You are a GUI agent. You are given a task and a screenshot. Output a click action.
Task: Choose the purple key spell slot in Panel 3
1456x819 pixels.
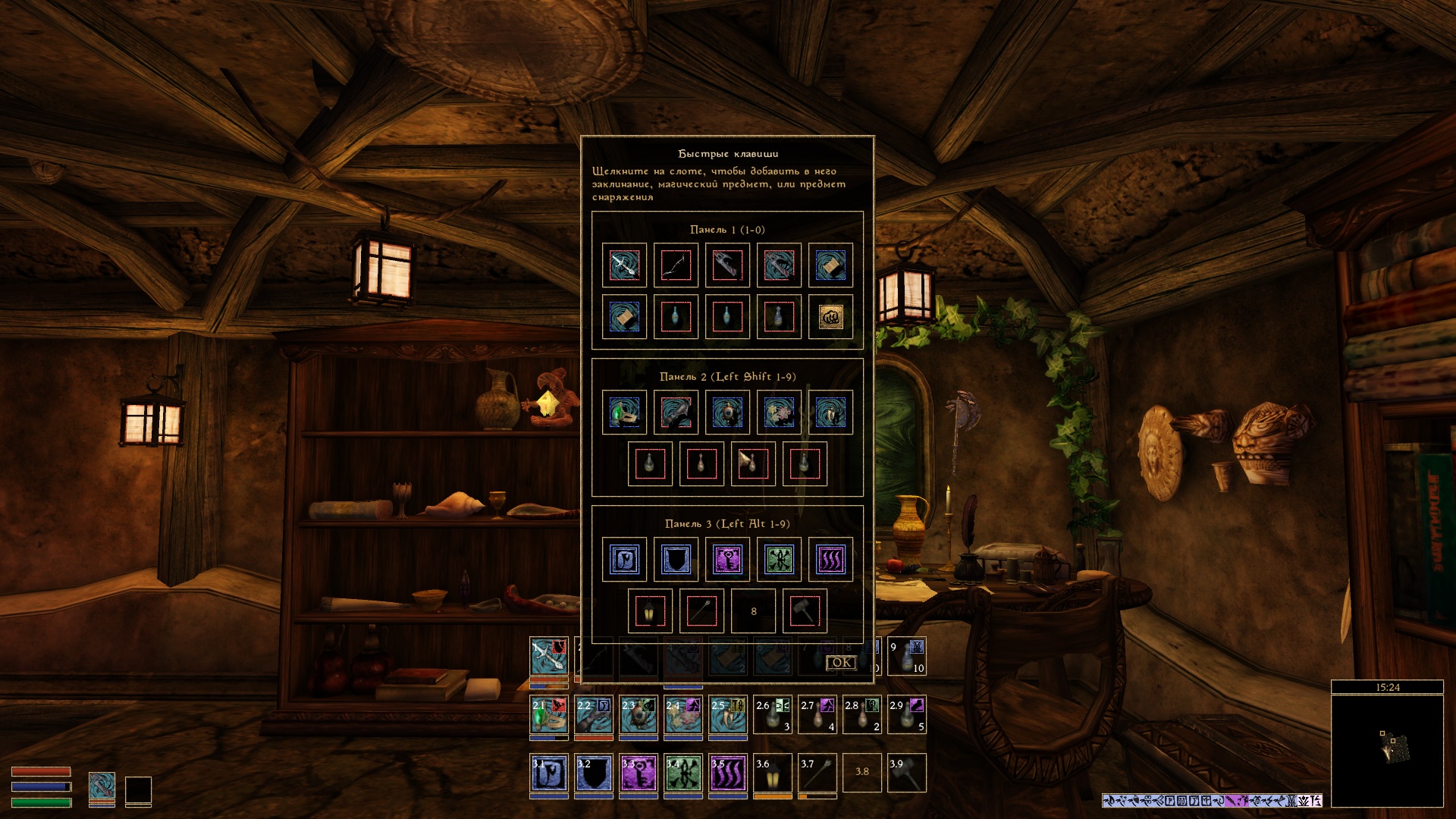(x=727, y=560)
